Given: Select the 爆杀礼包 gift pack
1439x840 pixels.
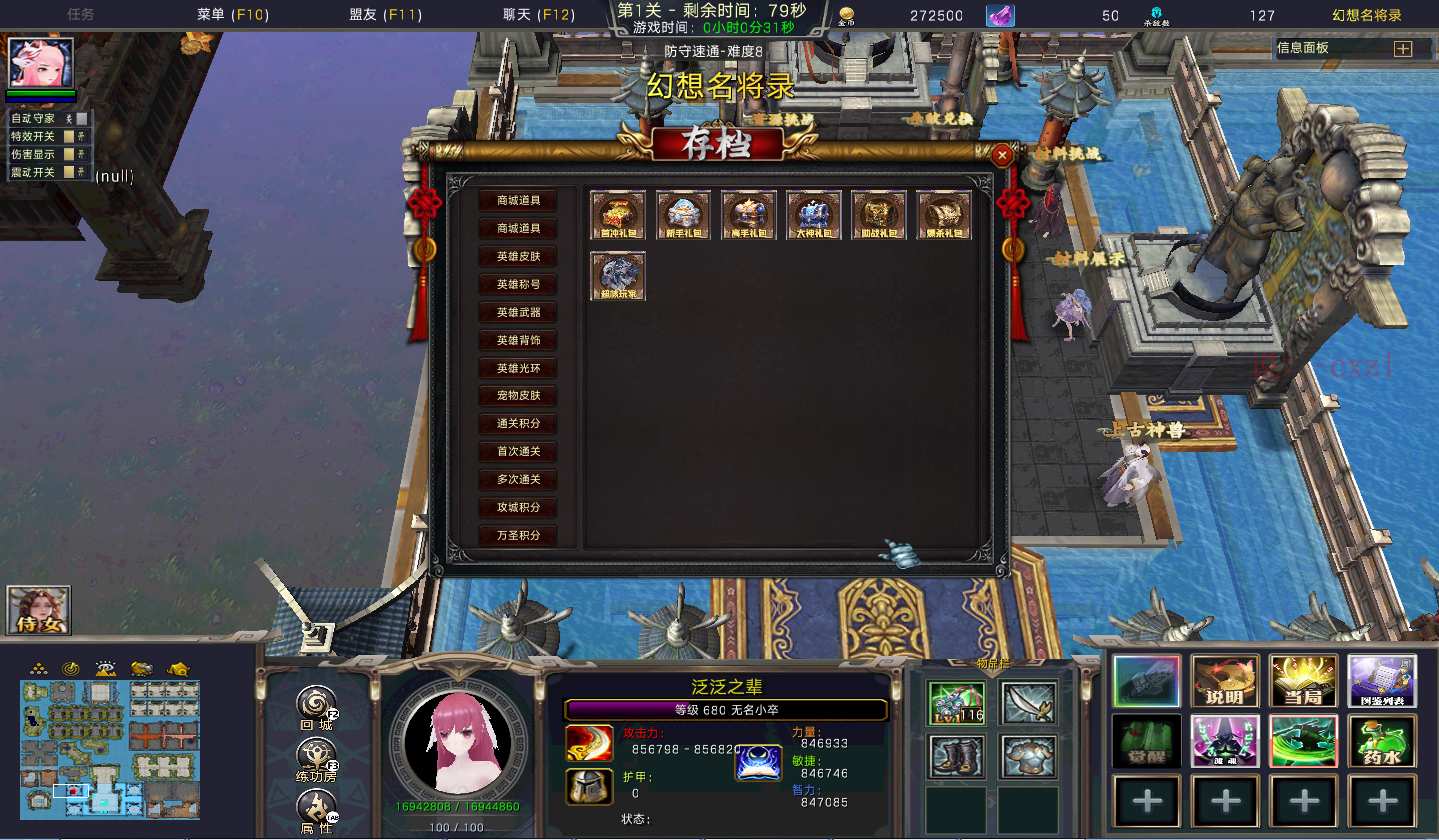Looking at the screenshot, I should coord(944,215).
